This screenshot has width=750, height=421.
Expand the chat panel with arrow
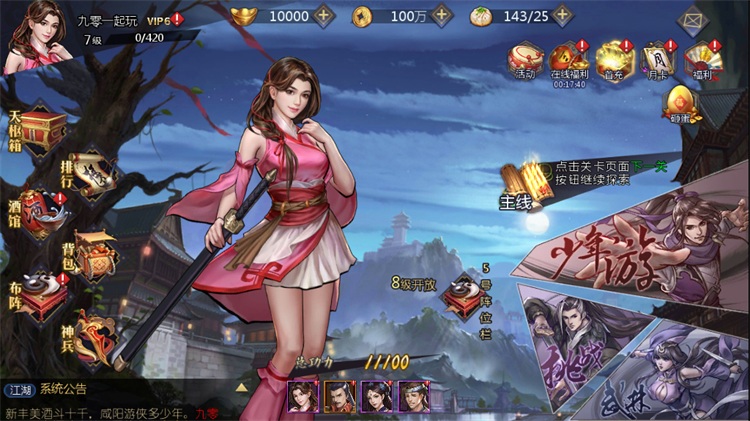[241, 386]
